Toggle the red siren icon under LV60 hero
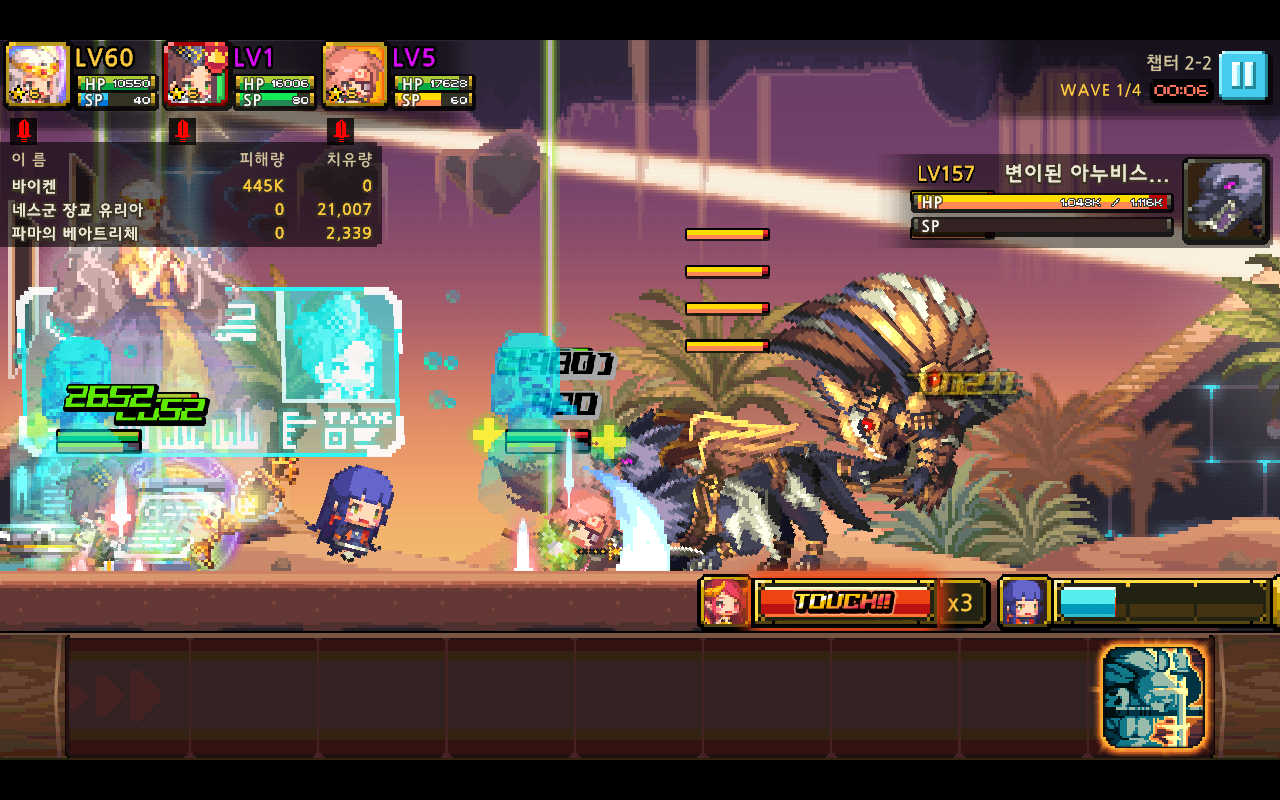The width and height of the screenshot is (1280, 800). coord(24,130)
